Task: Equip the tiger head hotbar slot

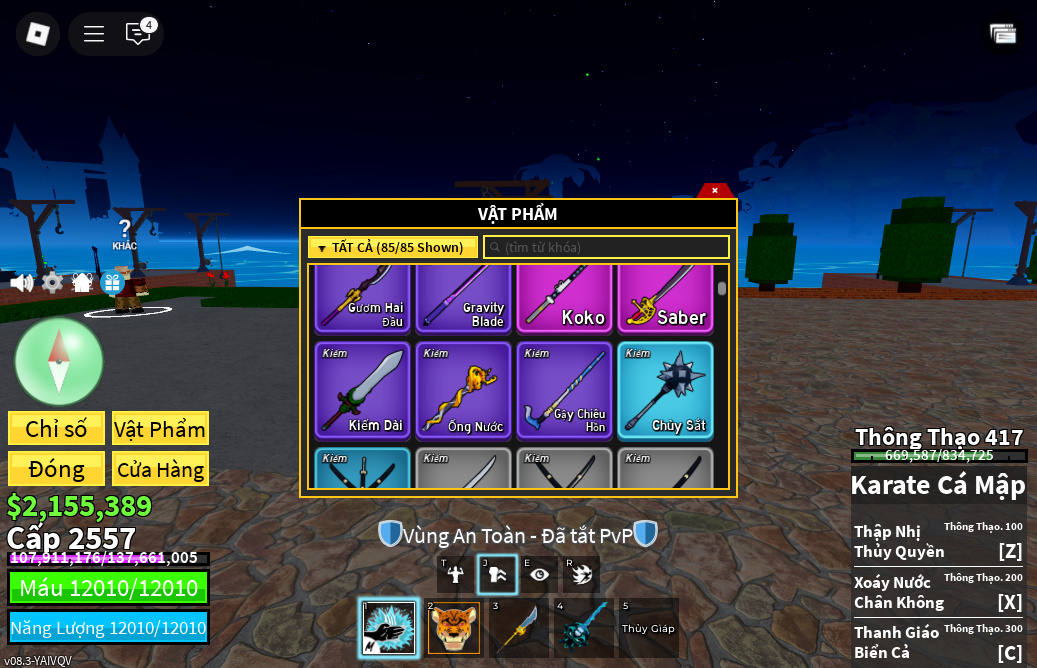Action: pyautogui.click(x=454, y=628)
